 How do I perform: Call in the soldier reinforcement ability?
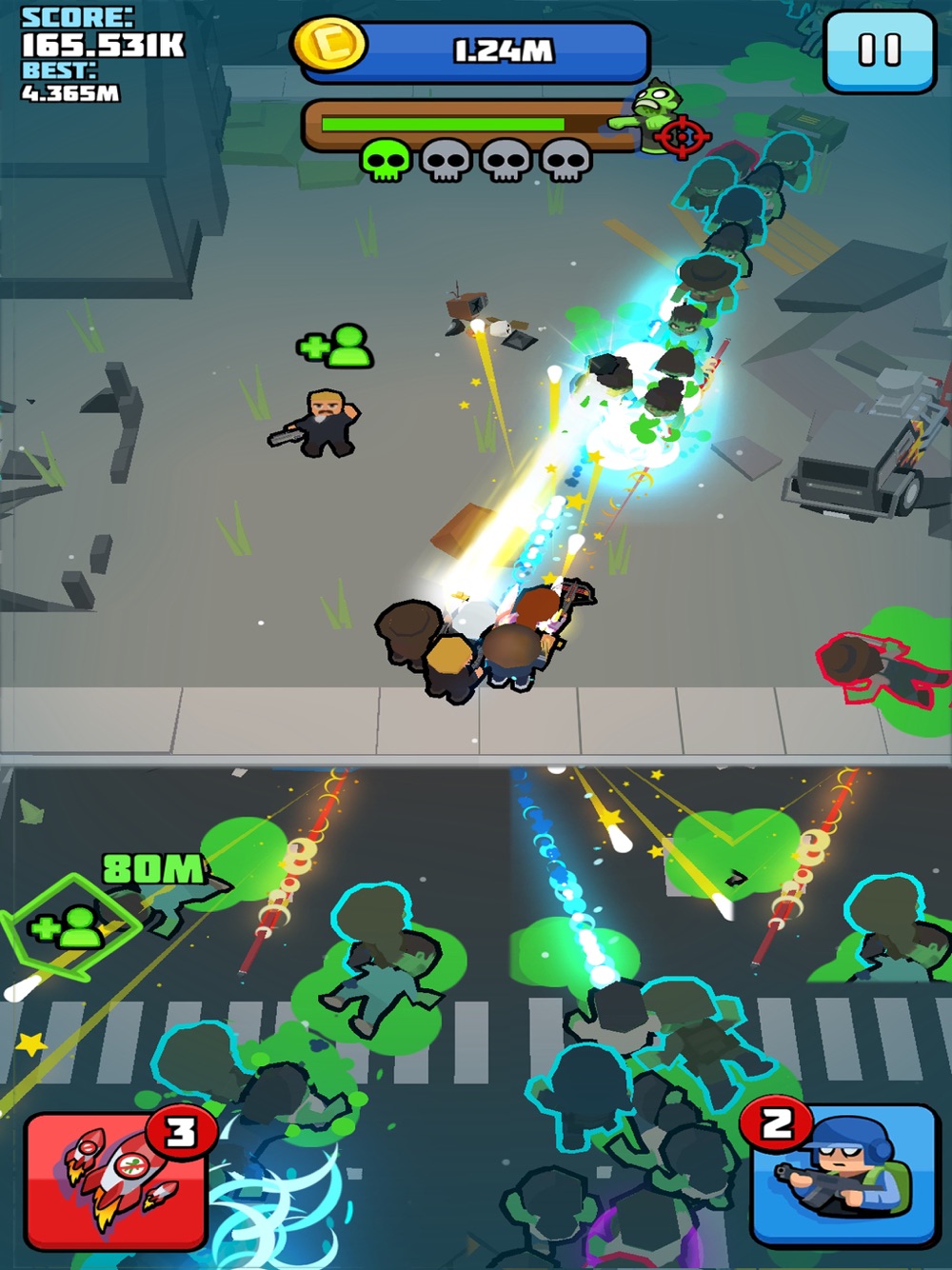coord(842,1177)
